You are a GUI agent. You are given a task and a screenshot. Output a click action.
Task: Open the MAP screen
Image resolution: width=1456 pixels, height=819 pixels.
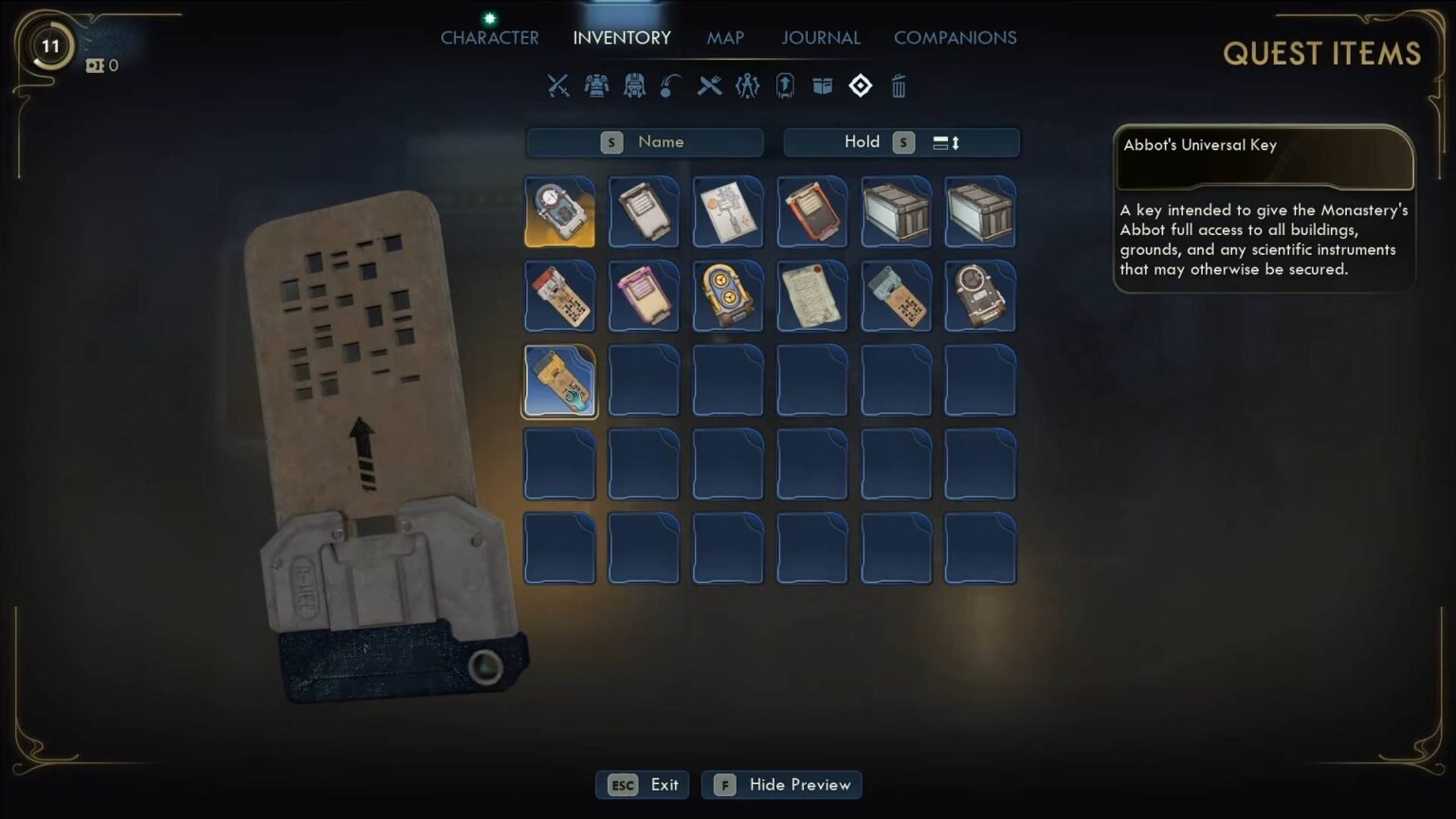[725, 38]
